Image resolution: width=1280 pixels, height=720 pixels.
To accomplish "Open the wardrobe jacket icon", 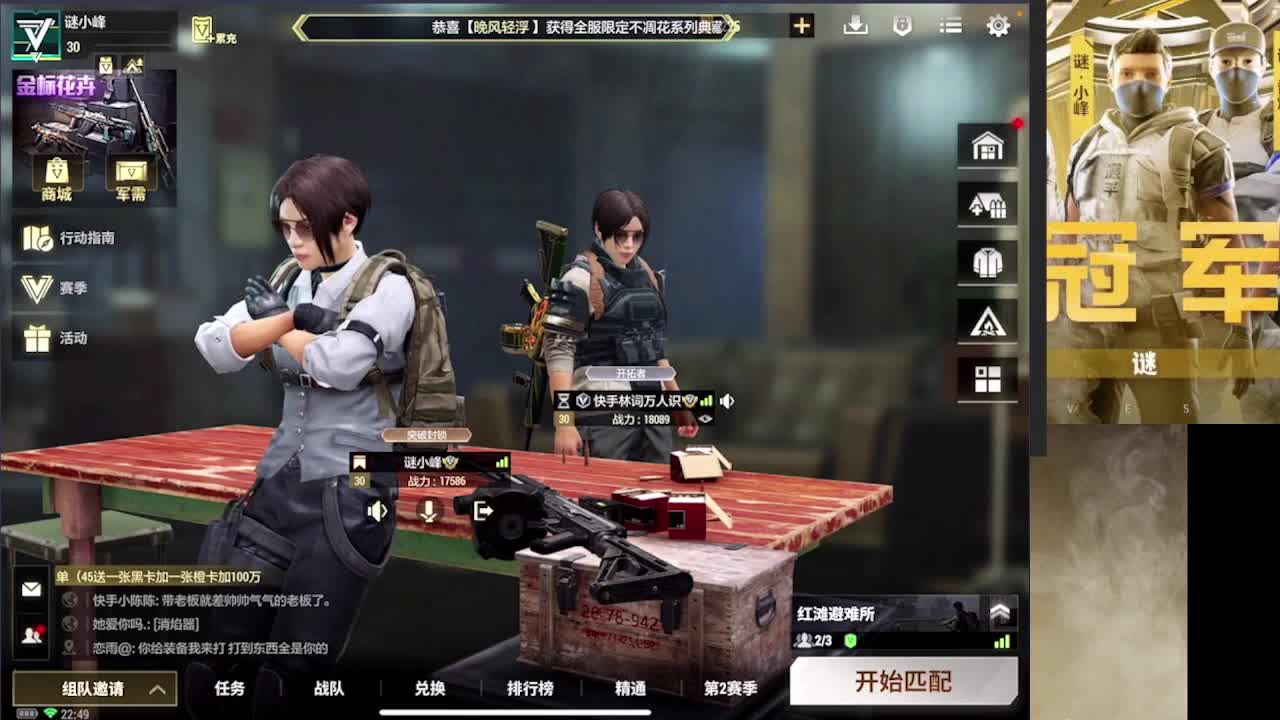I will pos(987,262).
